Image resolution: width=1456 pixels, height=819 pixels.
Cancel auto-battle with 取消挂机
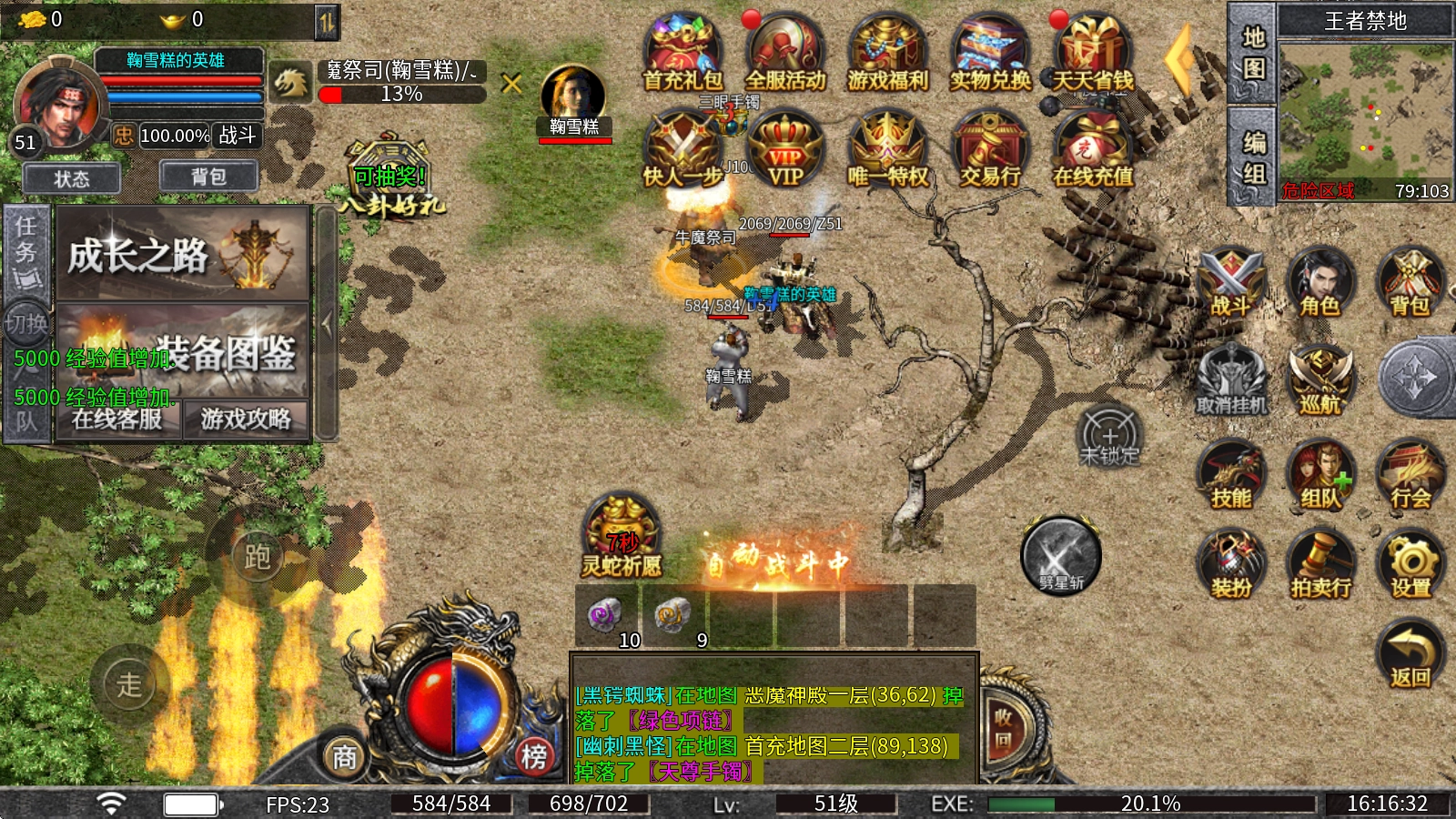(x=1230, y=380)
